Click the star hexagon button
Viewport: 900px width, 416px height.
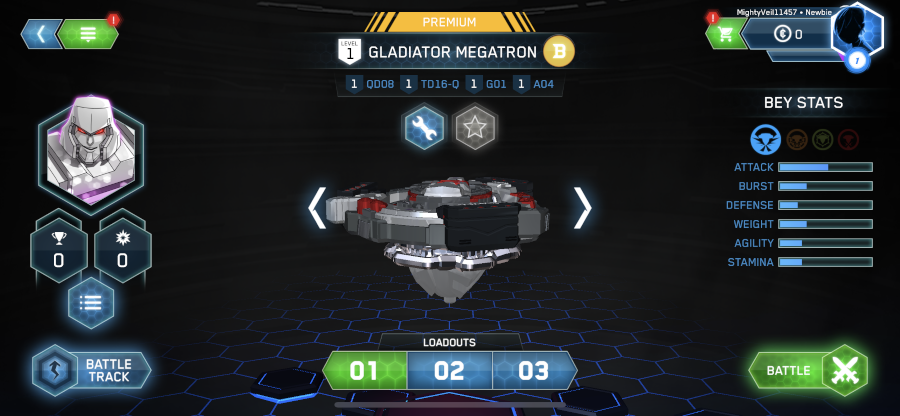[x=475, y=128]
